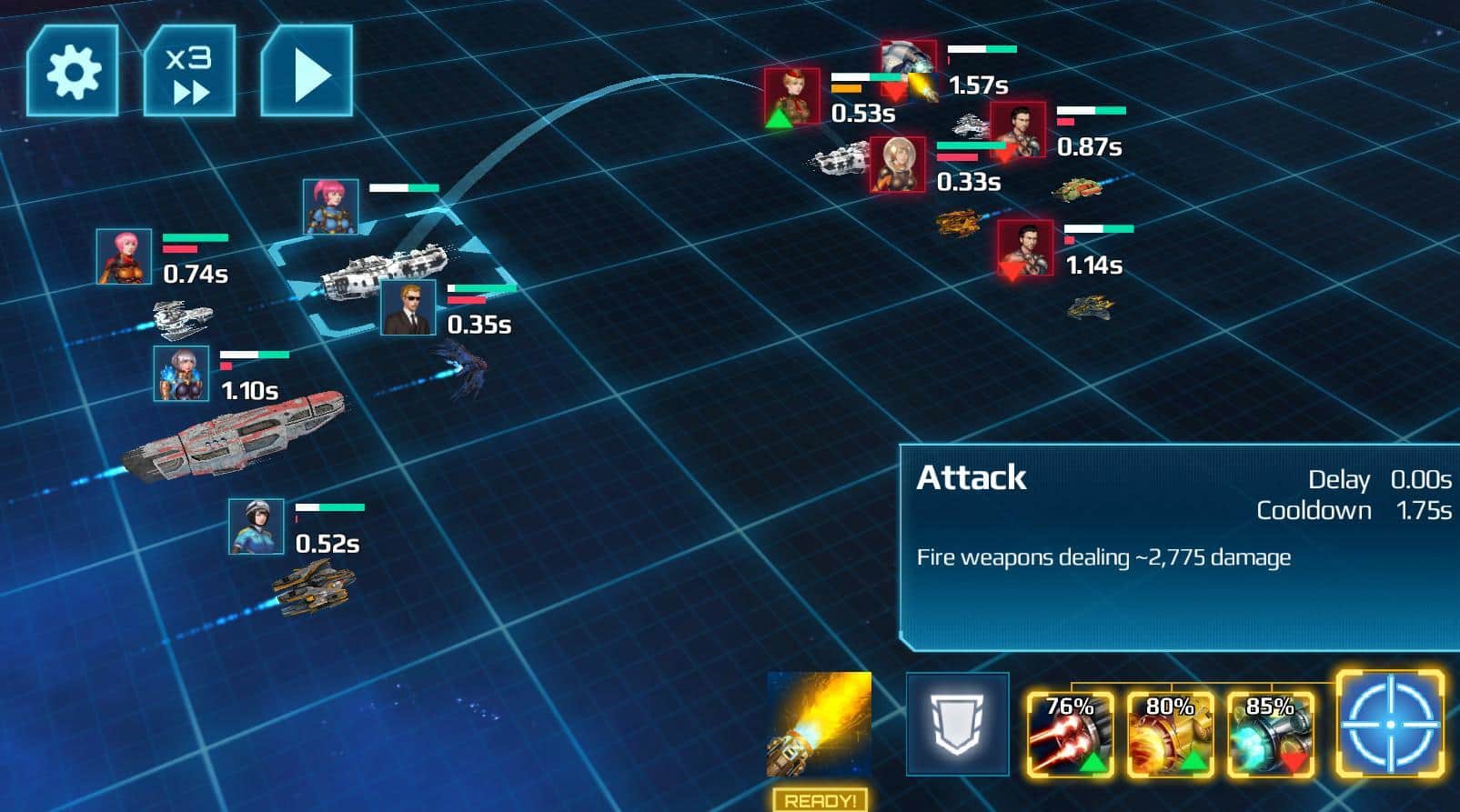Target the enemy wearing a space helmet
The image size is (1460, 812).
pos(898,165)
